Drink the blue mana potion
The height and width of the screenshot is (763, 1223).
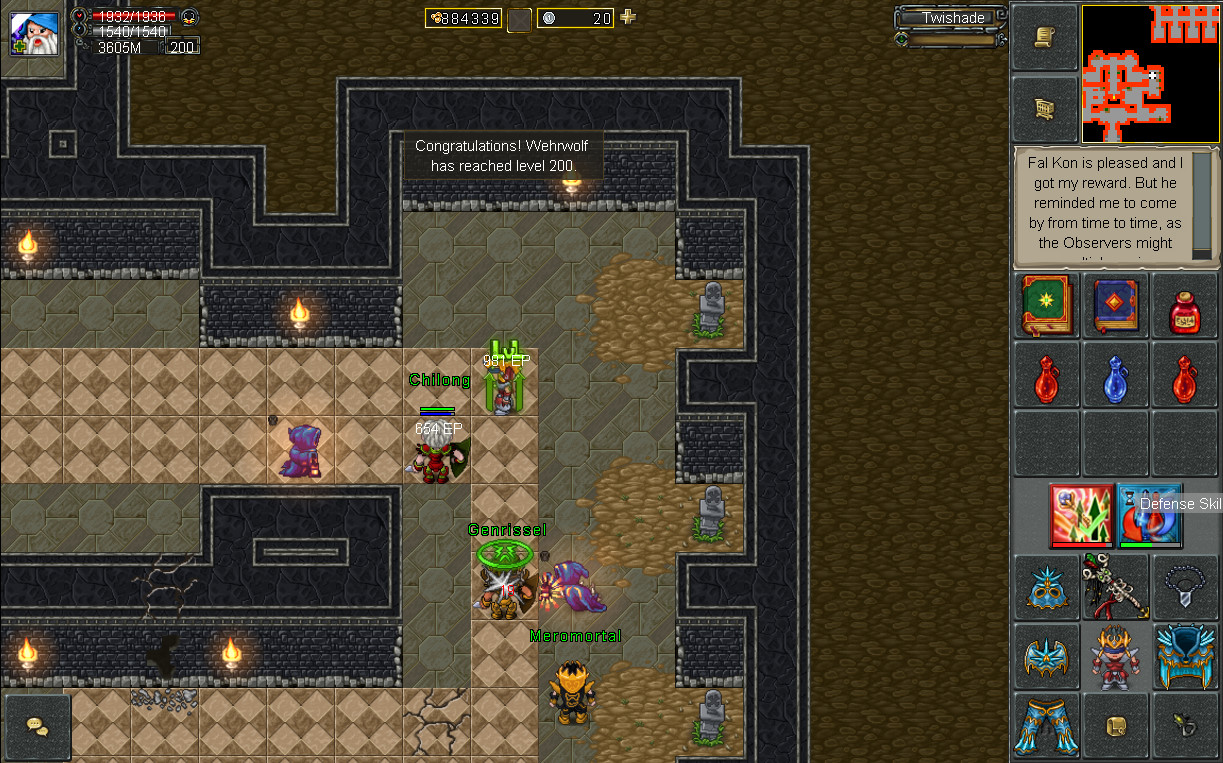pos(1115,377)
